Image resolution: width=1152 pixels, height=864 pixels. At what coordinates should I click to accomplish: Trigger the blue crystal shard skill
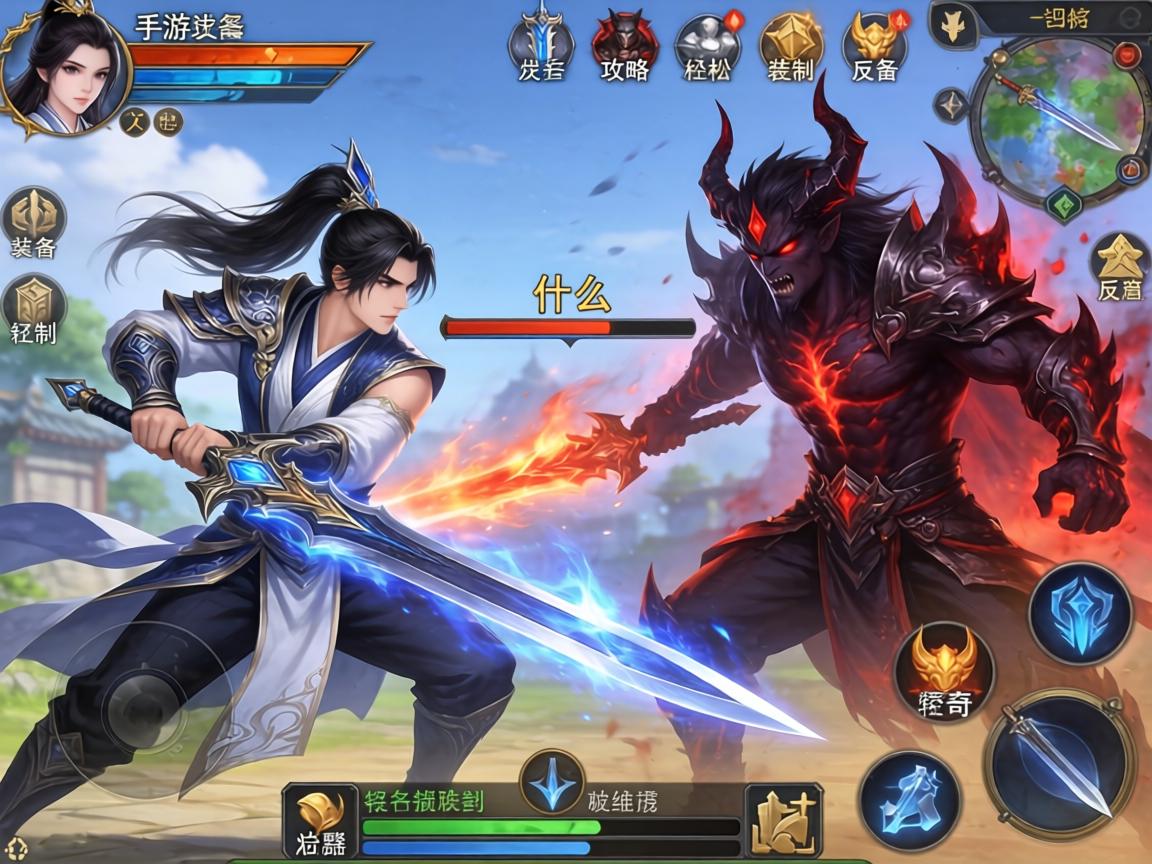click(x=910, y=799)
